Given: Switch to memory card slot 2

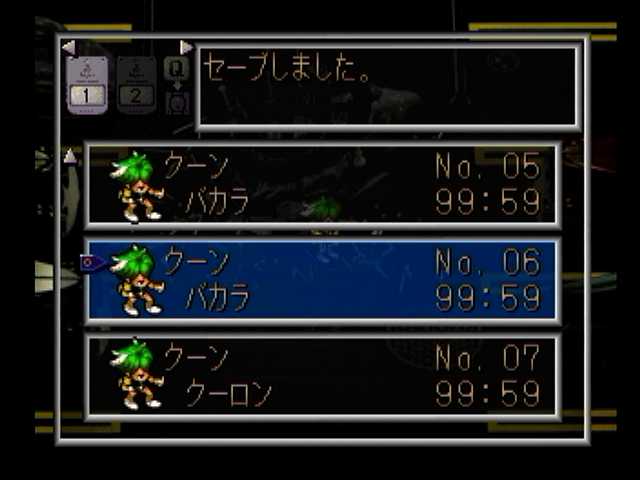Looking at the screenshot, I should (137, 85).
